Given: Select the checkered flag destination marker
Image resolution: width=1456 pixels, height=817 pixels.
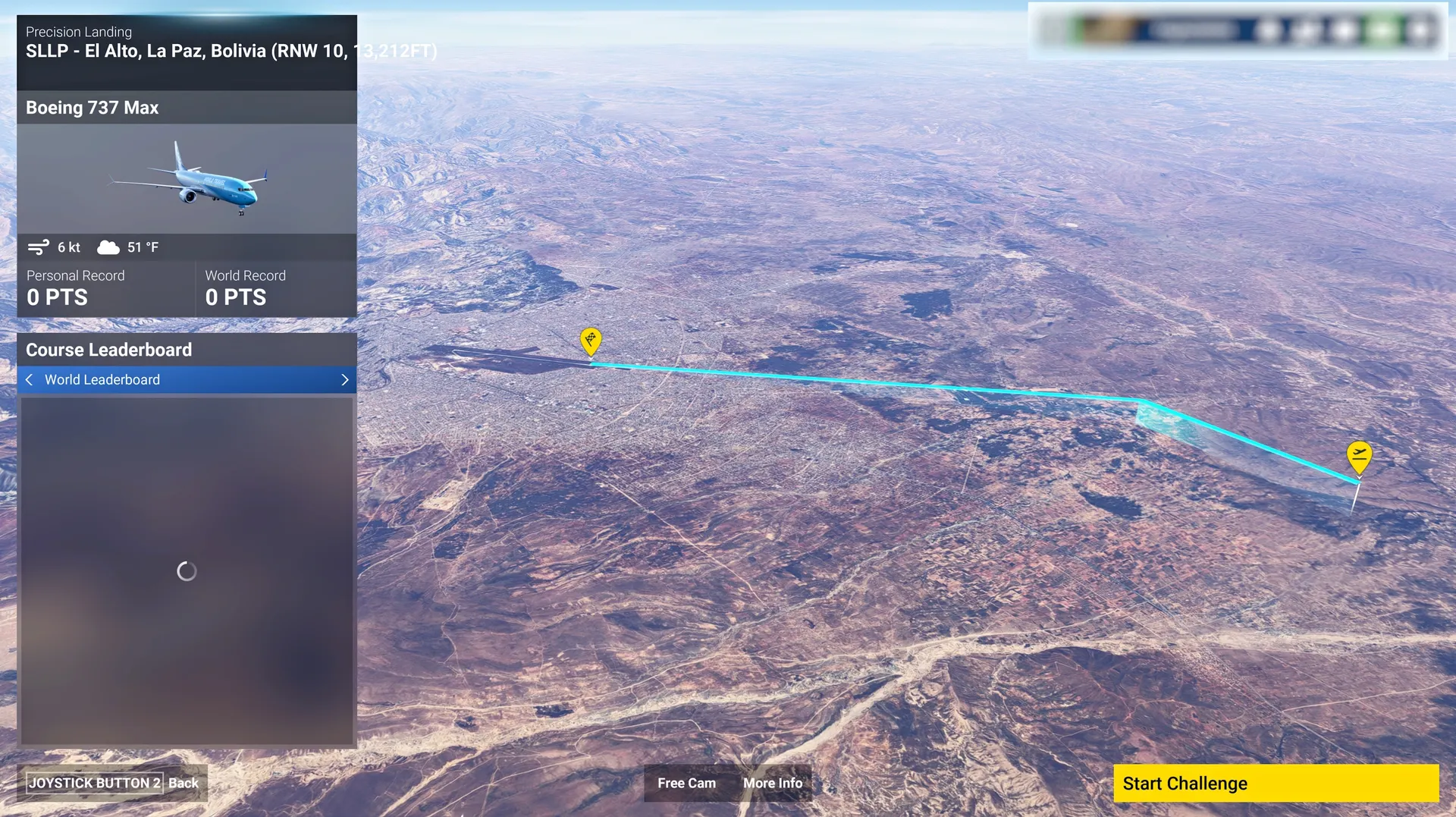Looking at the screenshot, I should 591,340.
